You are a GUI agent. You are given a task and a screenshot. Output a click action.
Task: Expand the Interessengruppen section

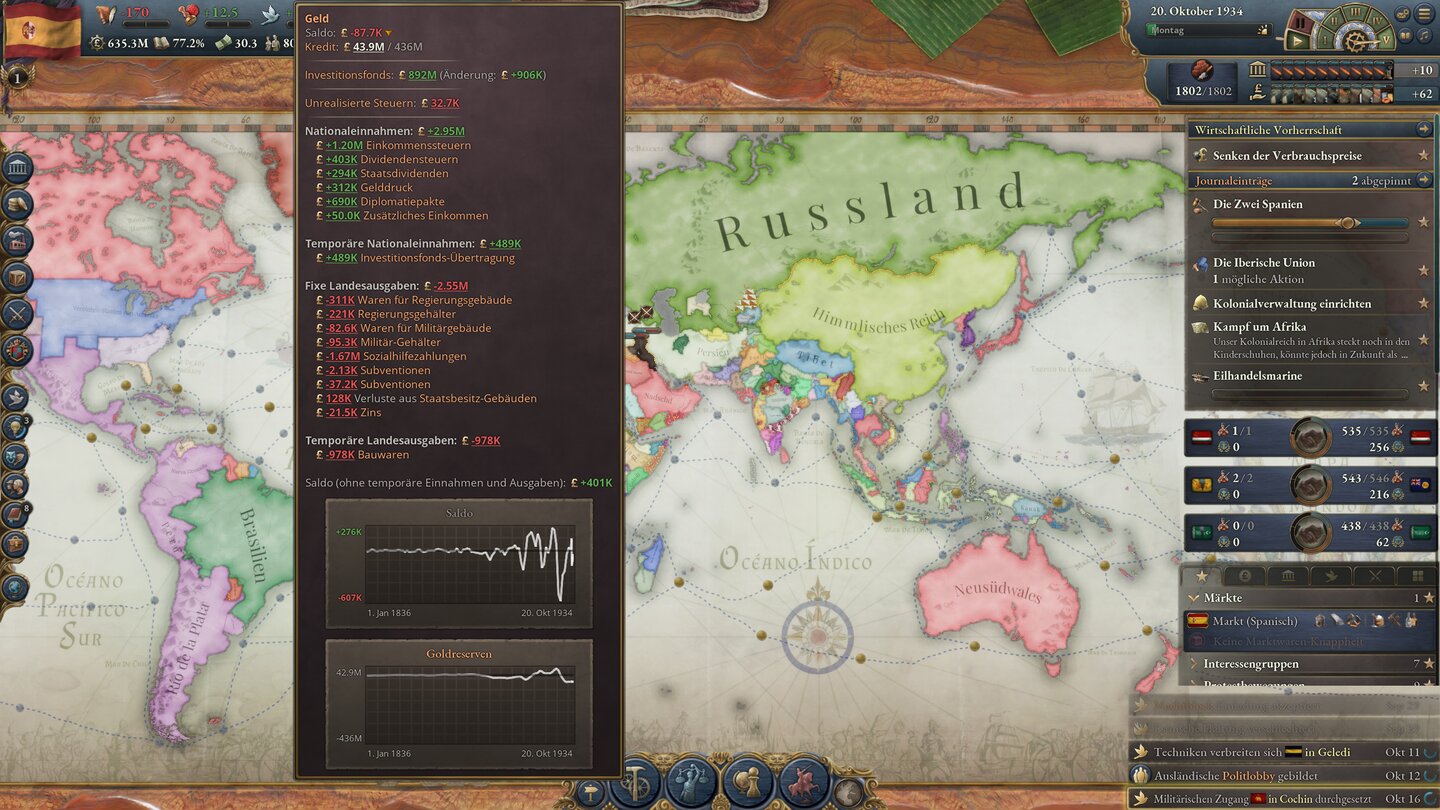(1192, 664)
